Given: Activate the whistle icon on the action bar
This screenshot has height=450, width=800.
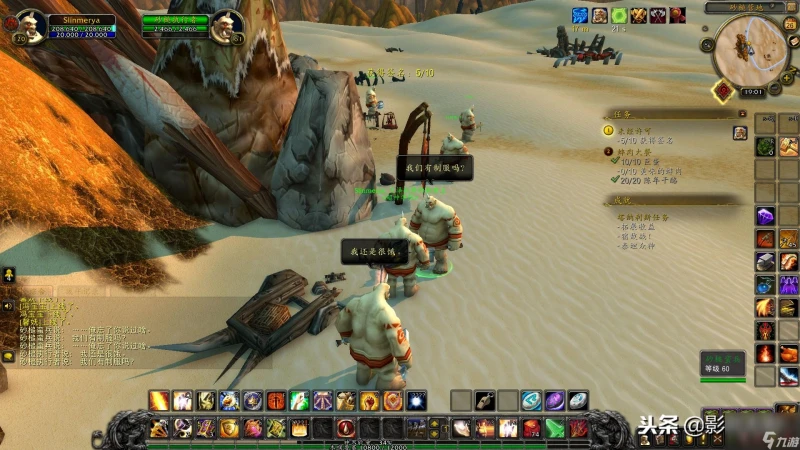Looking at the screenshot, I should [x=485, y=400].
